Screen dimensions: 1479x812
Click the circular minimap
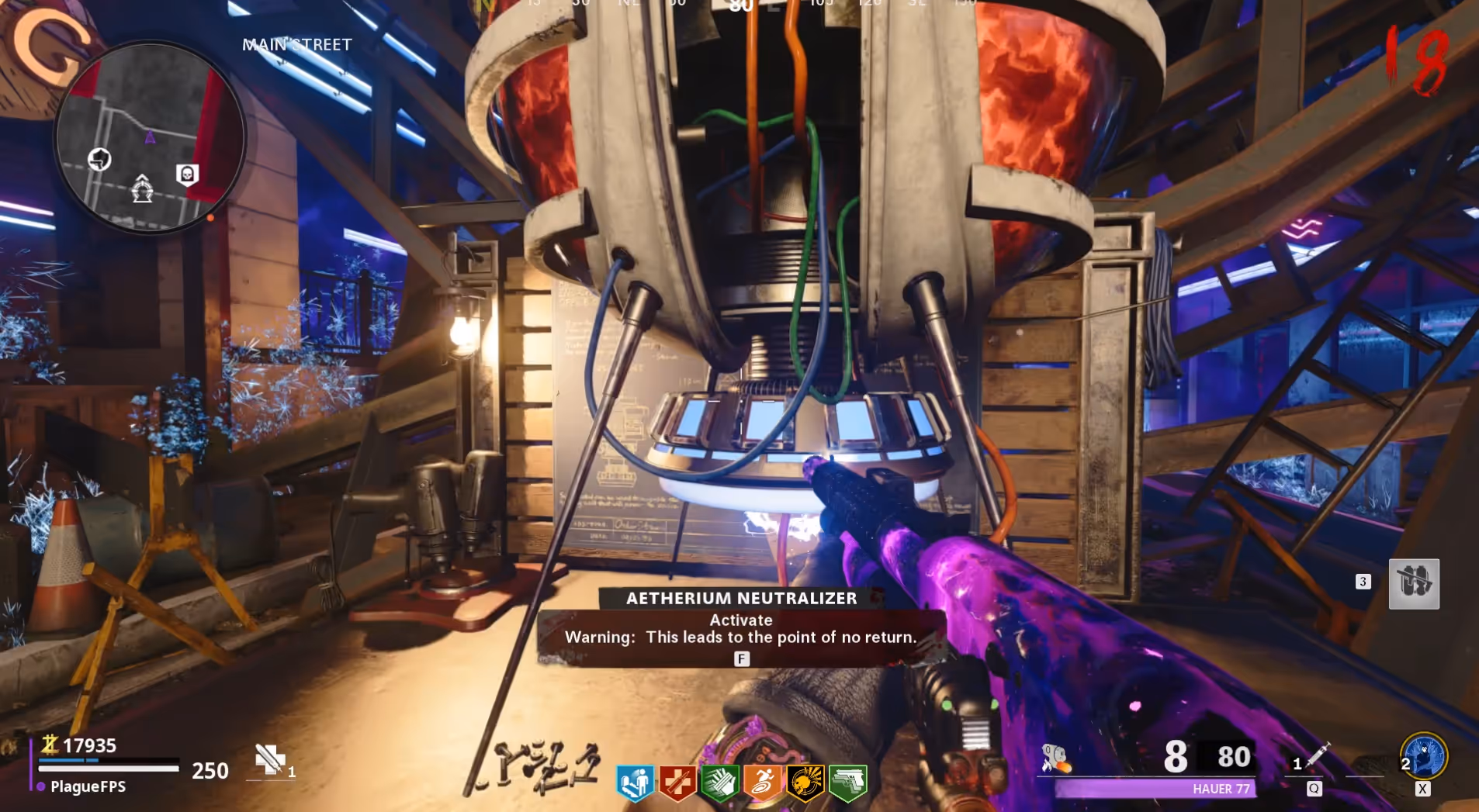point(150,136)
